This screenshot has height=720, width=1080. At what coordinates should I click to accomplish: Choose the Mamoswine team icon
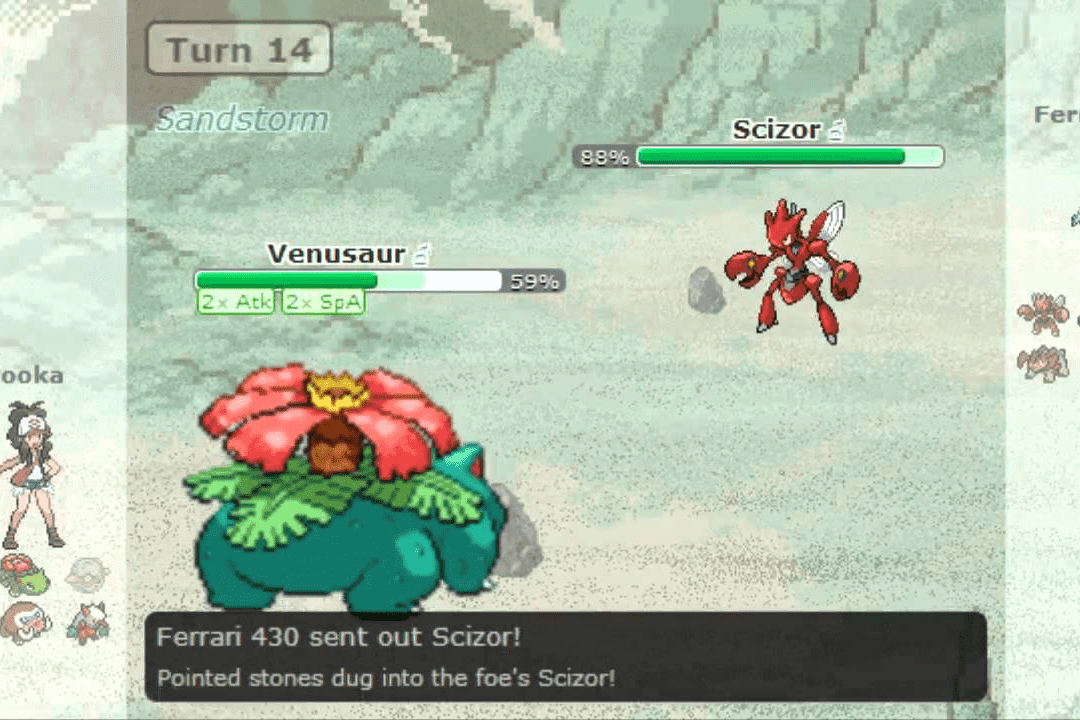coord(24,622)
